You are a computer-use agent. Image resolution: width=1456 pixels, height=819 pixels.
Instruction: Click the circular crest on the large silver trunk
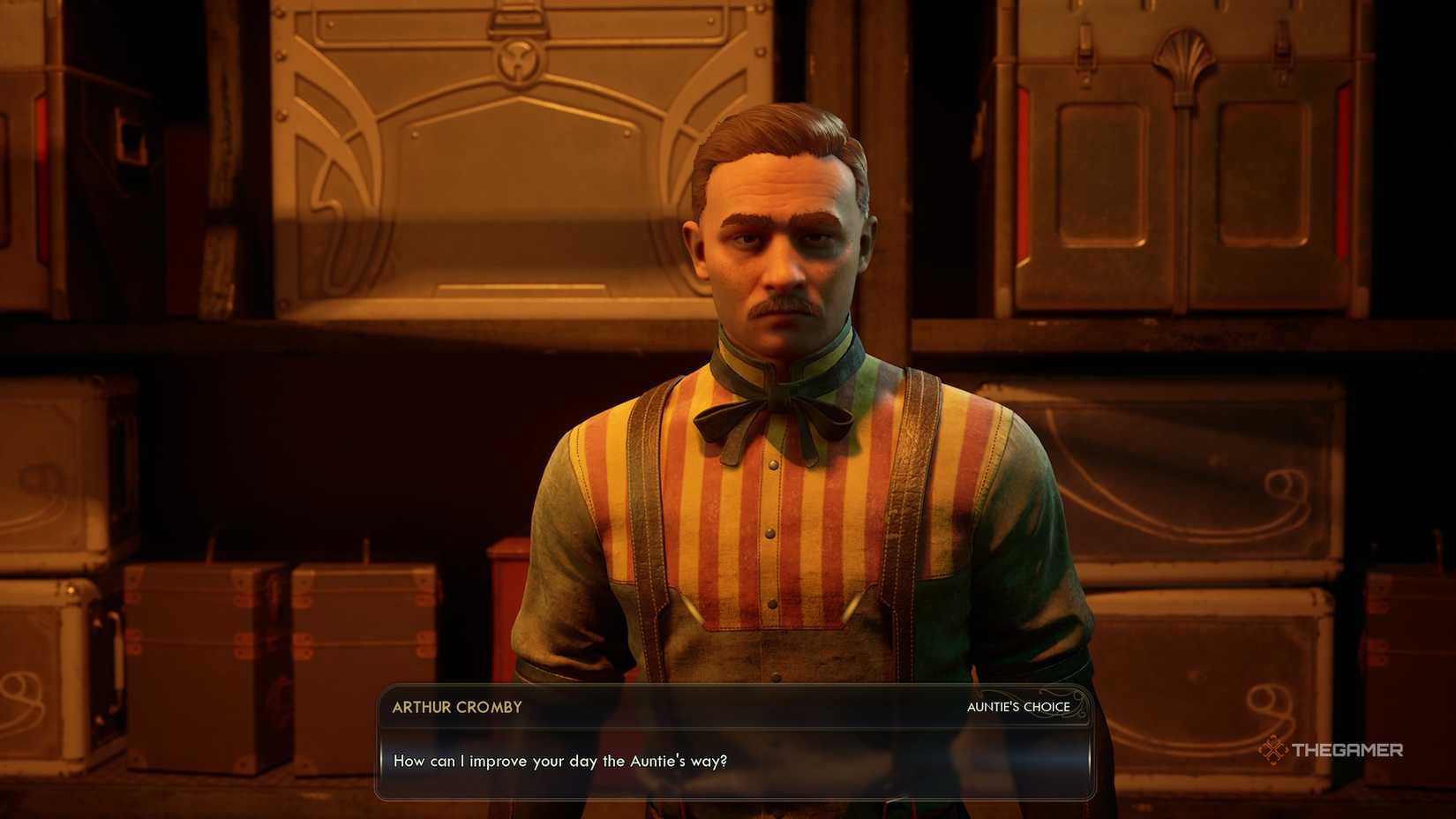tap(521, 62)
